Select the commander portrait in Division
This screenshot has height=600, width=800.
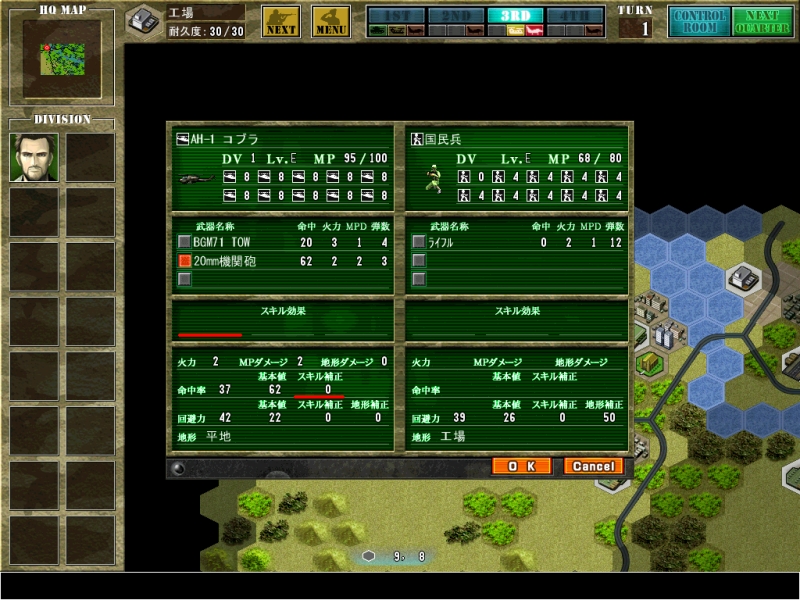tap(34, 157)
